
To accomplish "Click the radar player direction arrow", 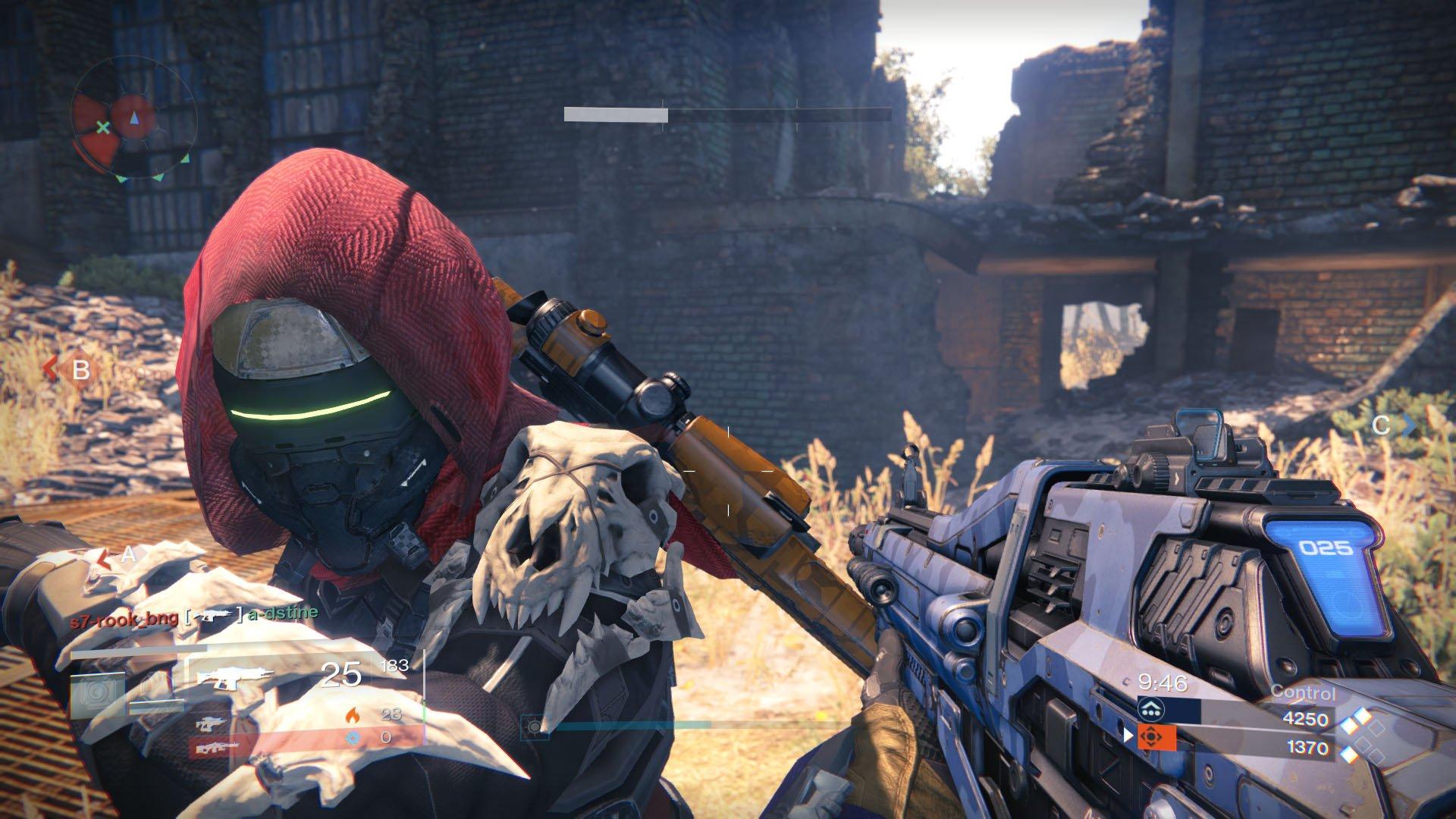I will pyautogui.click(x=134, y=118).
